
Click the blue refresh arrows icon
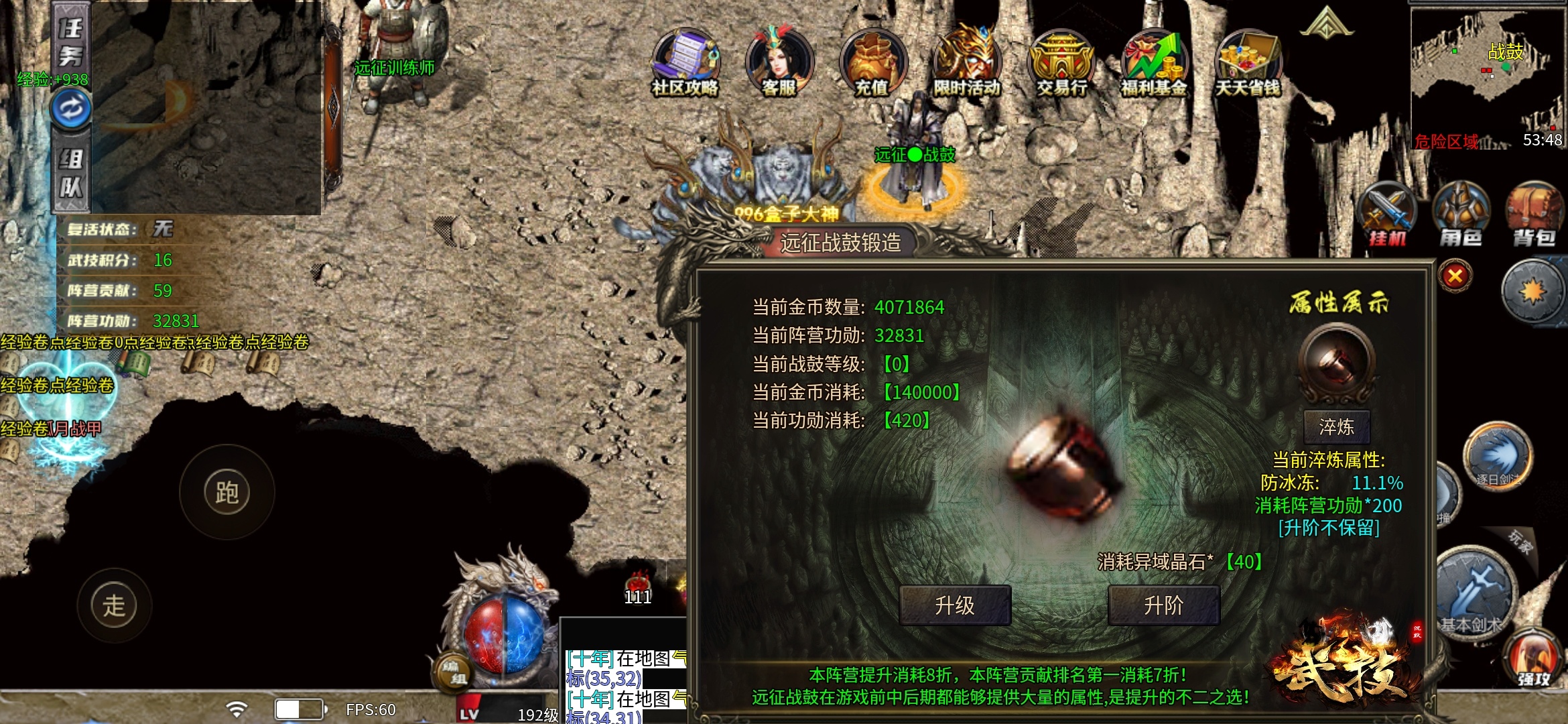coord(71,109)
